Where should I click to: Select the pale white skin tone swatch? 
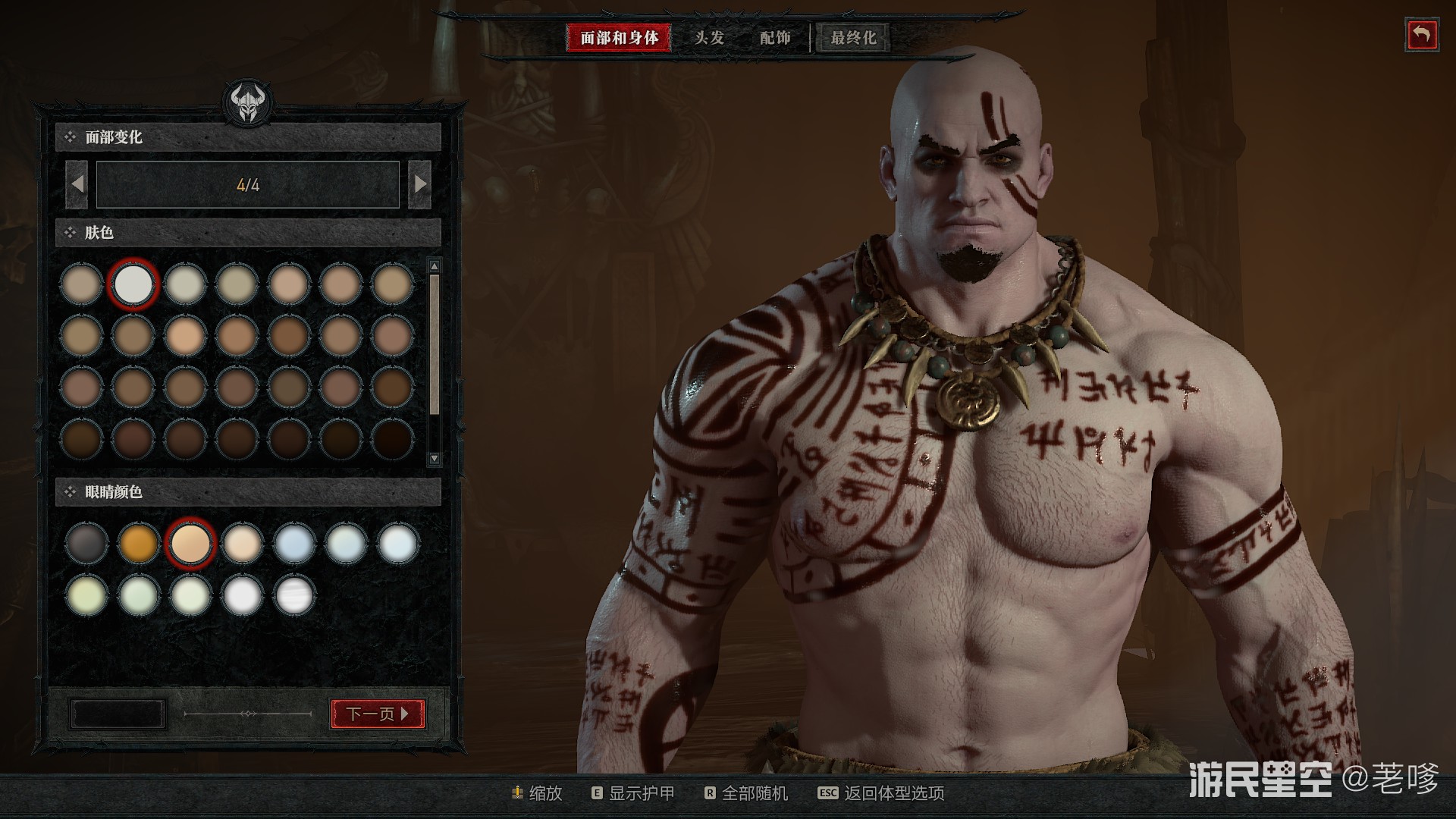pyautogui.click(x=133, y=284)
